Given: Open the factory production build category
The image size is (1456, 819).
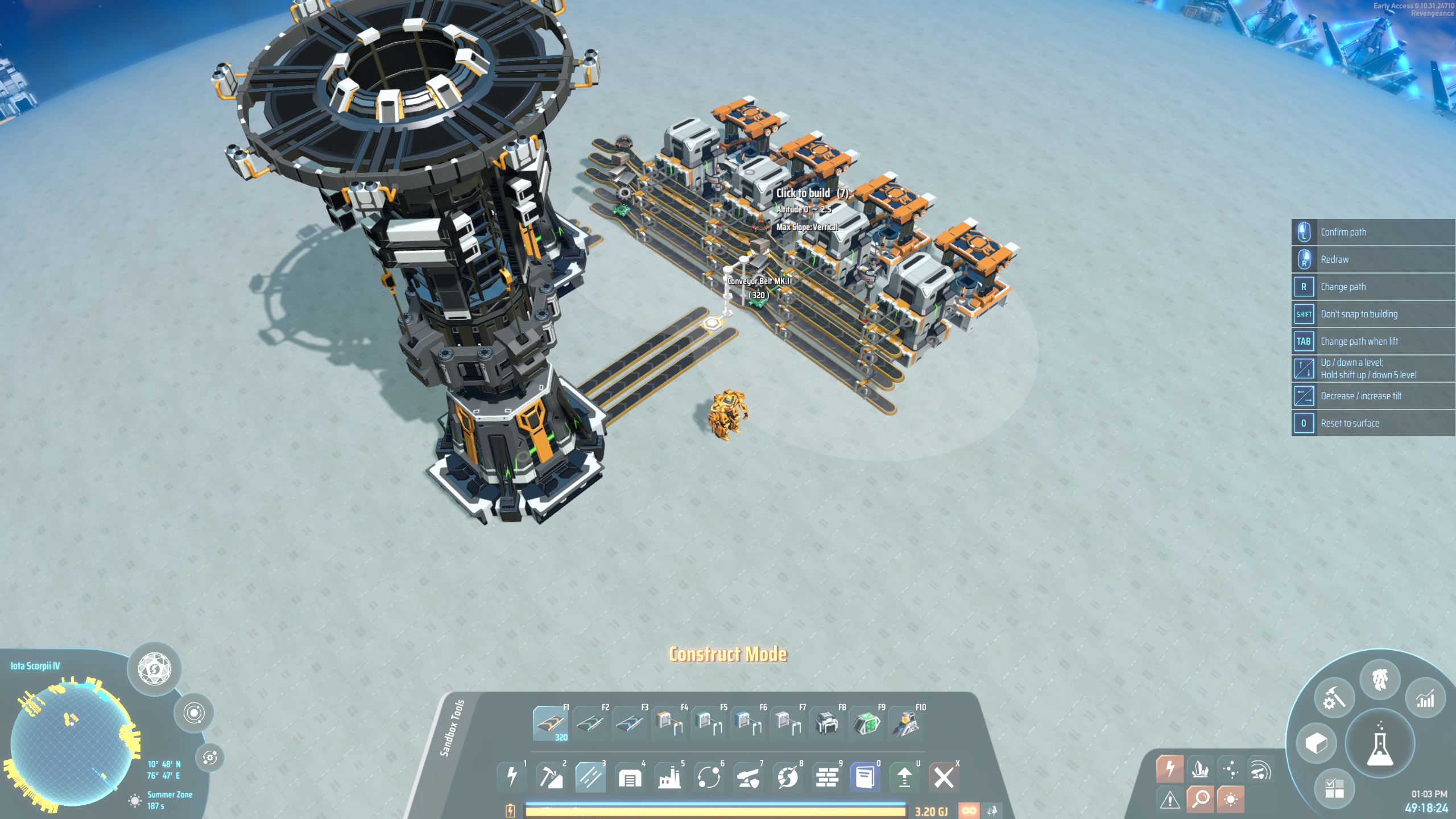Looking at the screenshot, I should point(669,777).
